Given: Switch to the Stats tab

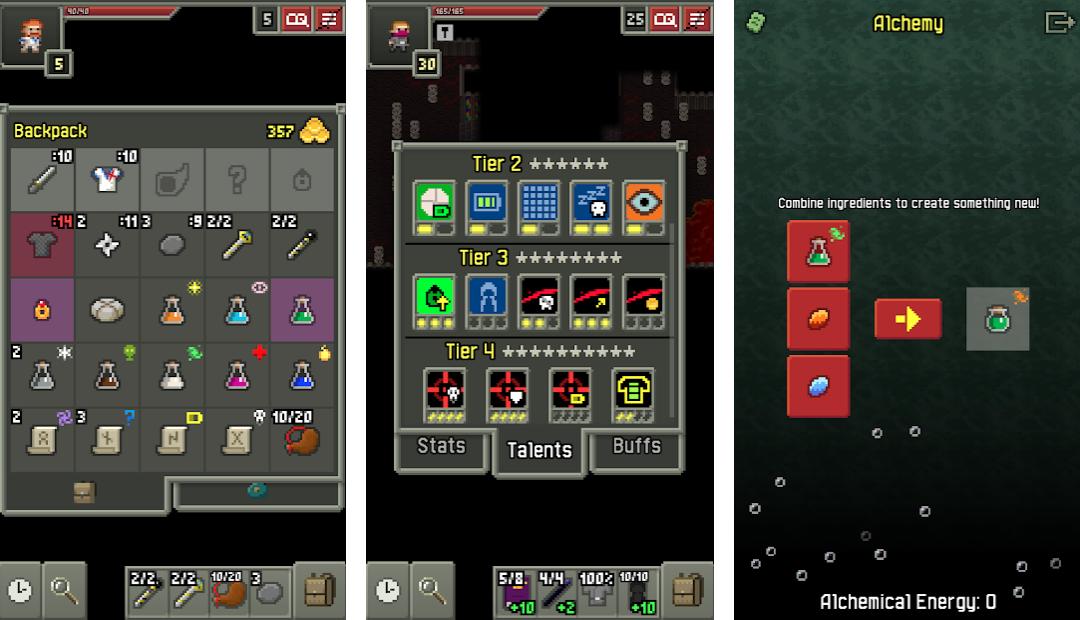Looking at the screenshot, I should click(x=441, y=447).
